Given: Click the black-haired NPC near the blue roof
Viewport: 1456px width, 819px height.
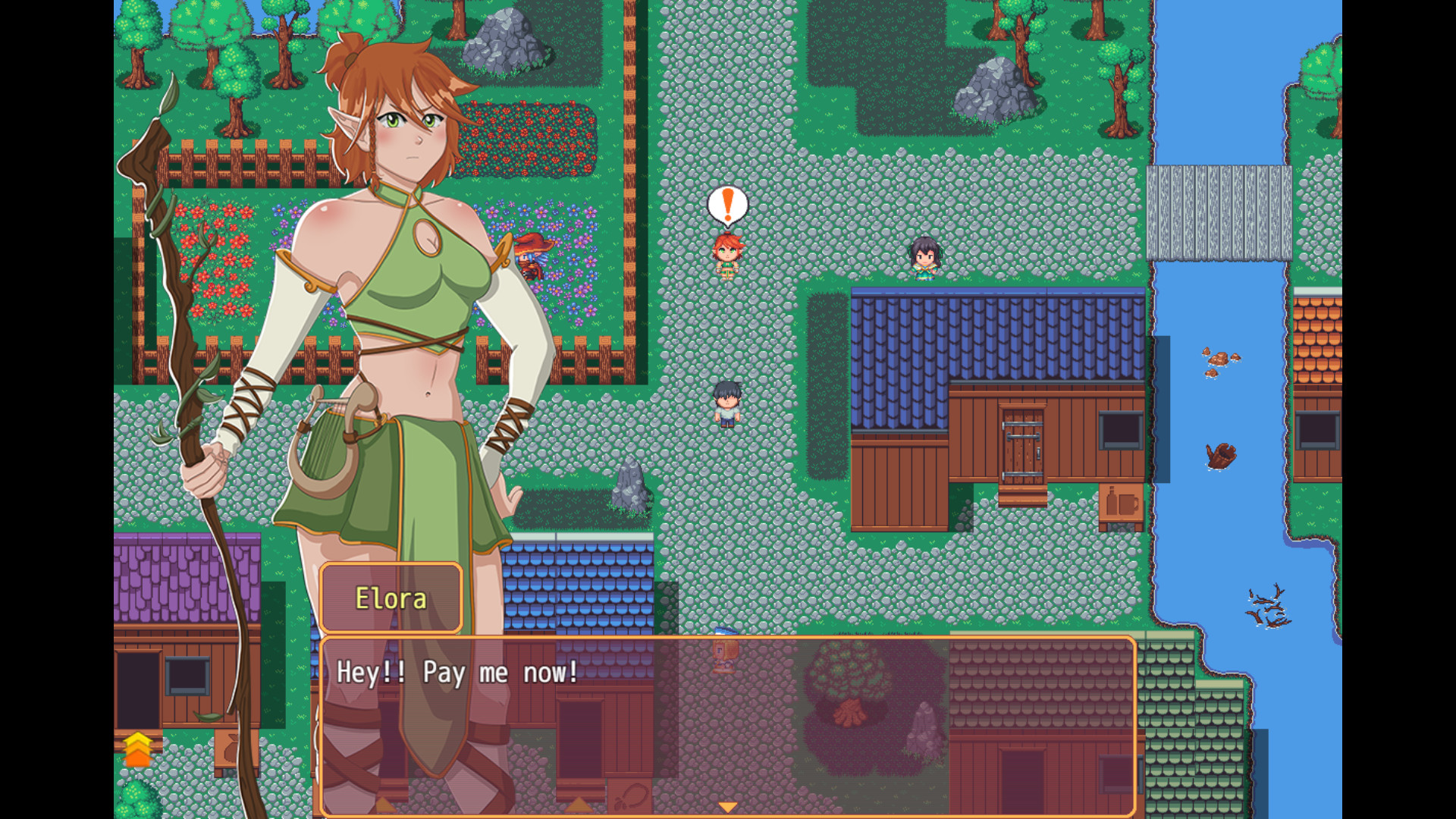Looking at the screenshot, I should 924,258.
